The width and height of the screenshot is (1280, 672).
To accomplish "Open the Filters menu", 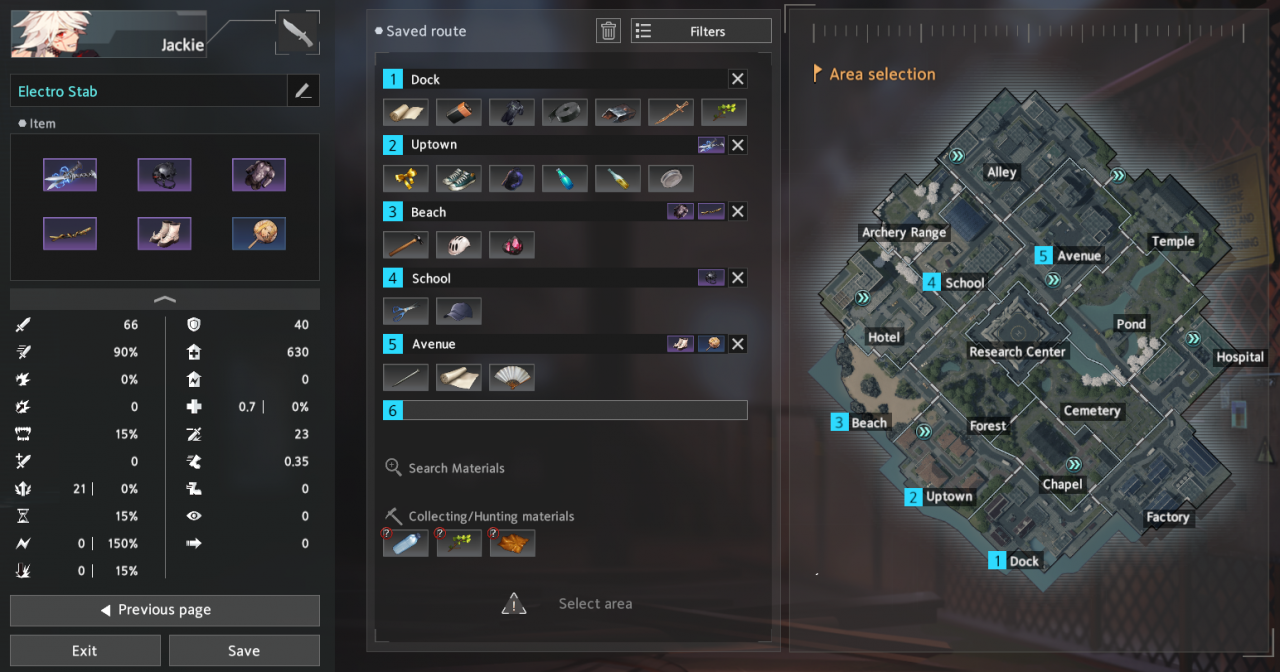I will [x=701, y=31].
